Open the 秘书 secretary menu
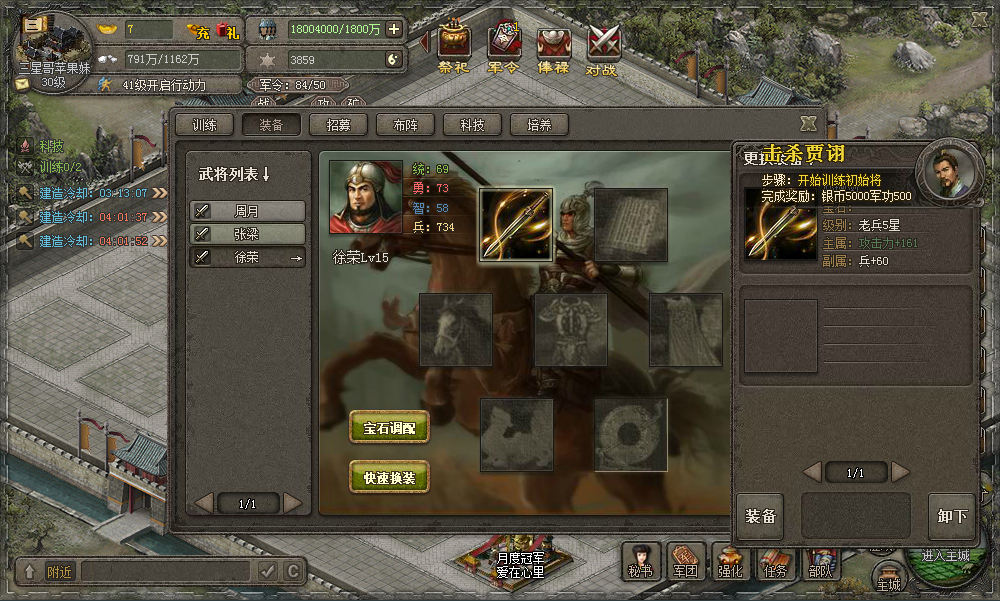Image resolution: width=1000 pixels, height=601 pixels. click(641, 562)
